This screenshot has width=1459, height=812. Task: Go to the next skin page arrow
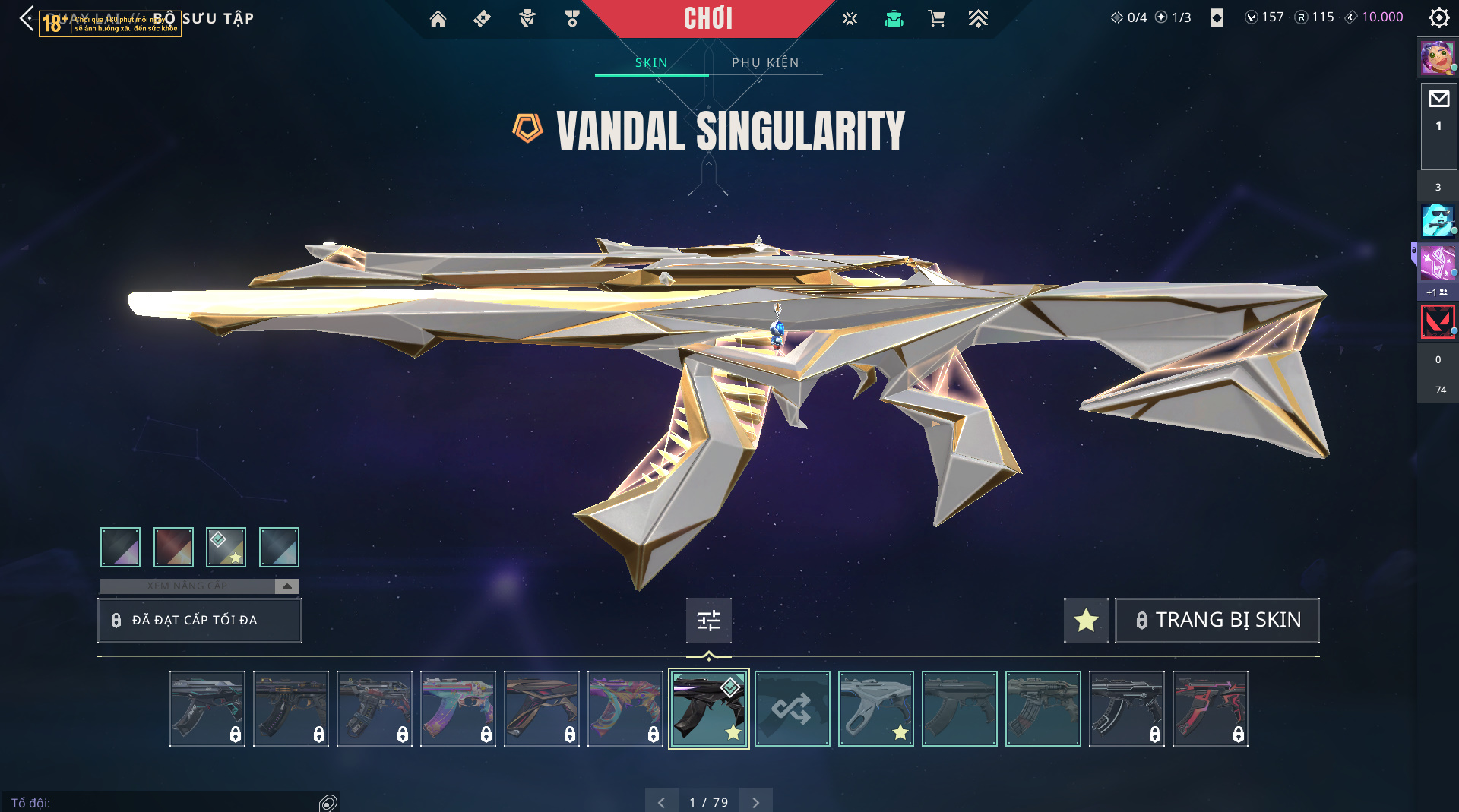tap(755, 802)
